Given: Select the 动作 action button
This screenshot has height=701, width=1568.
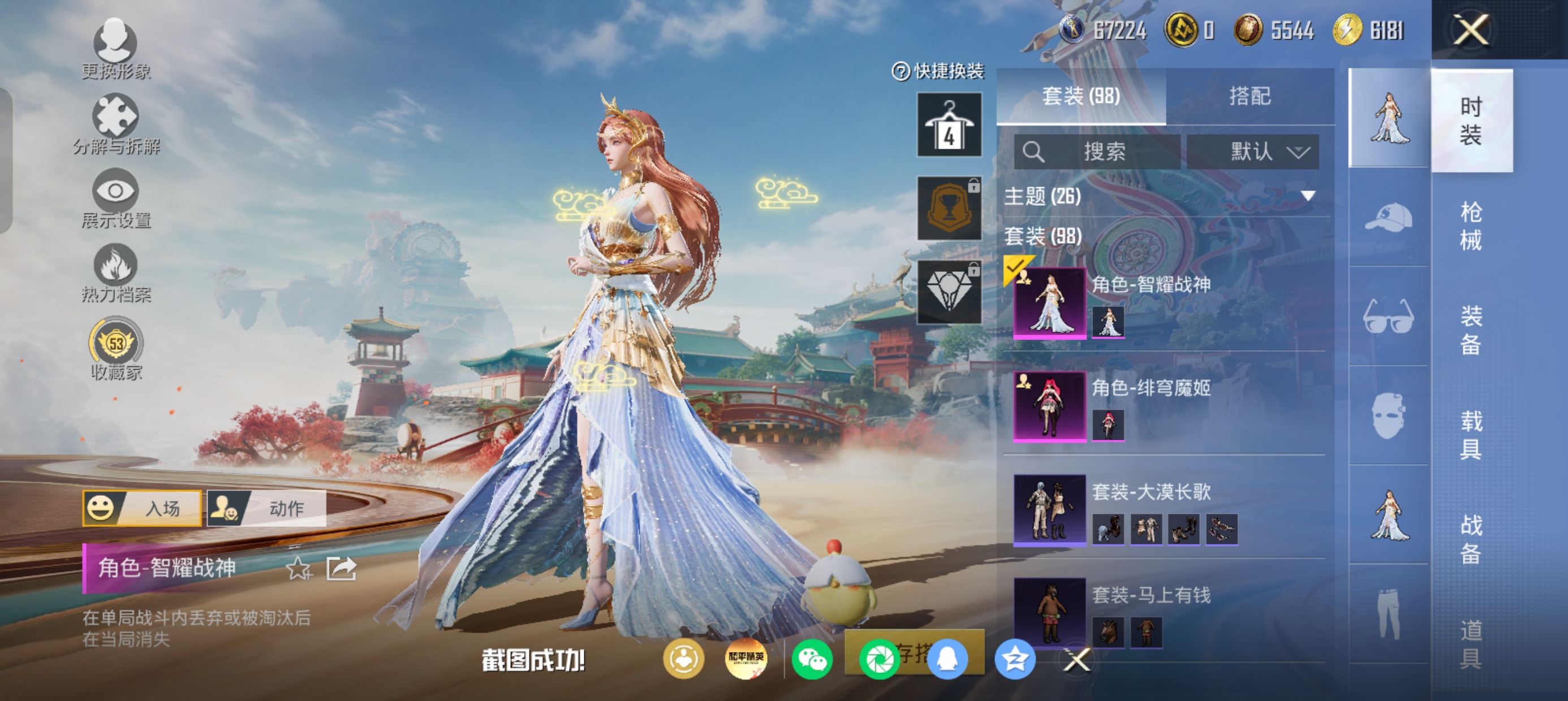Looking at the screenshot, I should 266,508.
